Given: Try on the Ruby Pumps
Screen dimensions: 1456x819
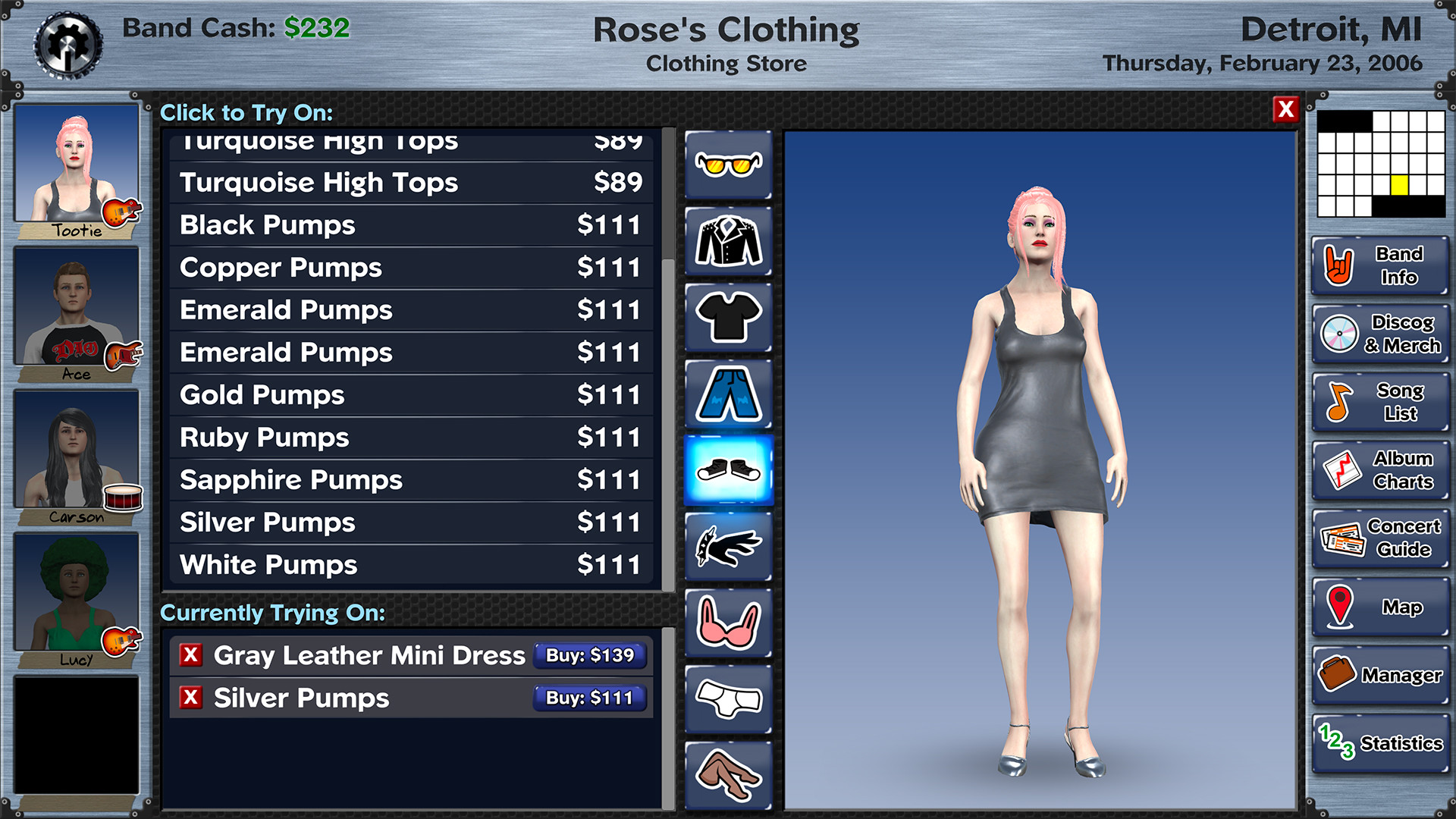Looking at the screenshot, I should pos(409,437).
